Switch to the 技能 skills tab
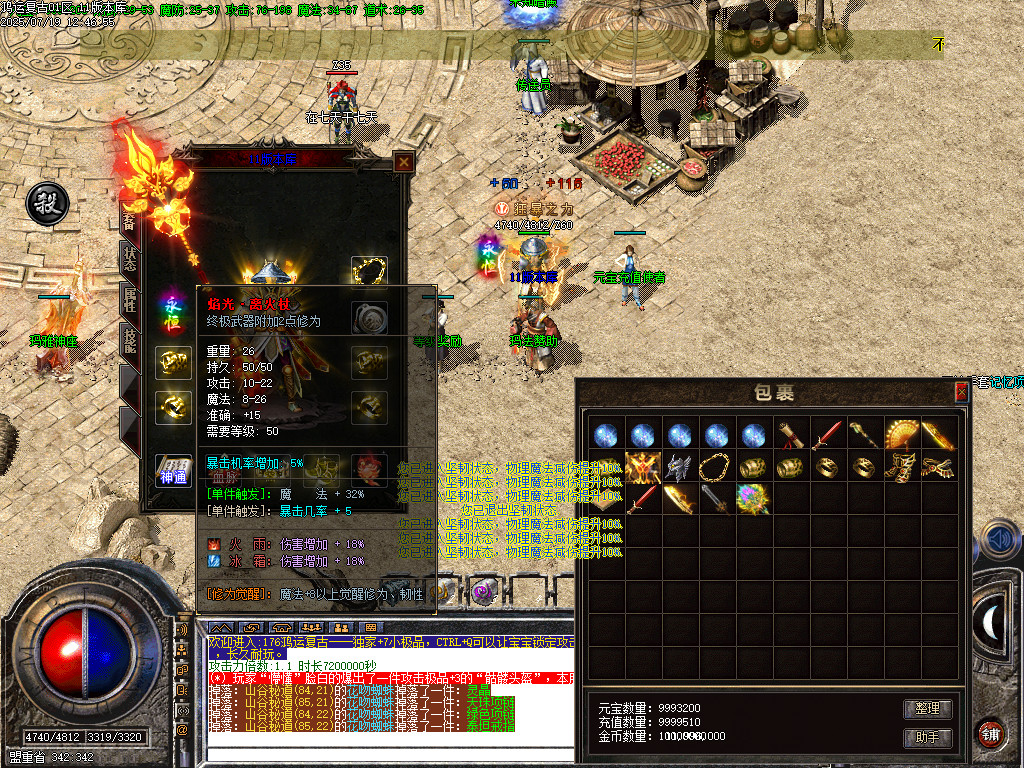1024x768 pixels. tap(130, 341)
